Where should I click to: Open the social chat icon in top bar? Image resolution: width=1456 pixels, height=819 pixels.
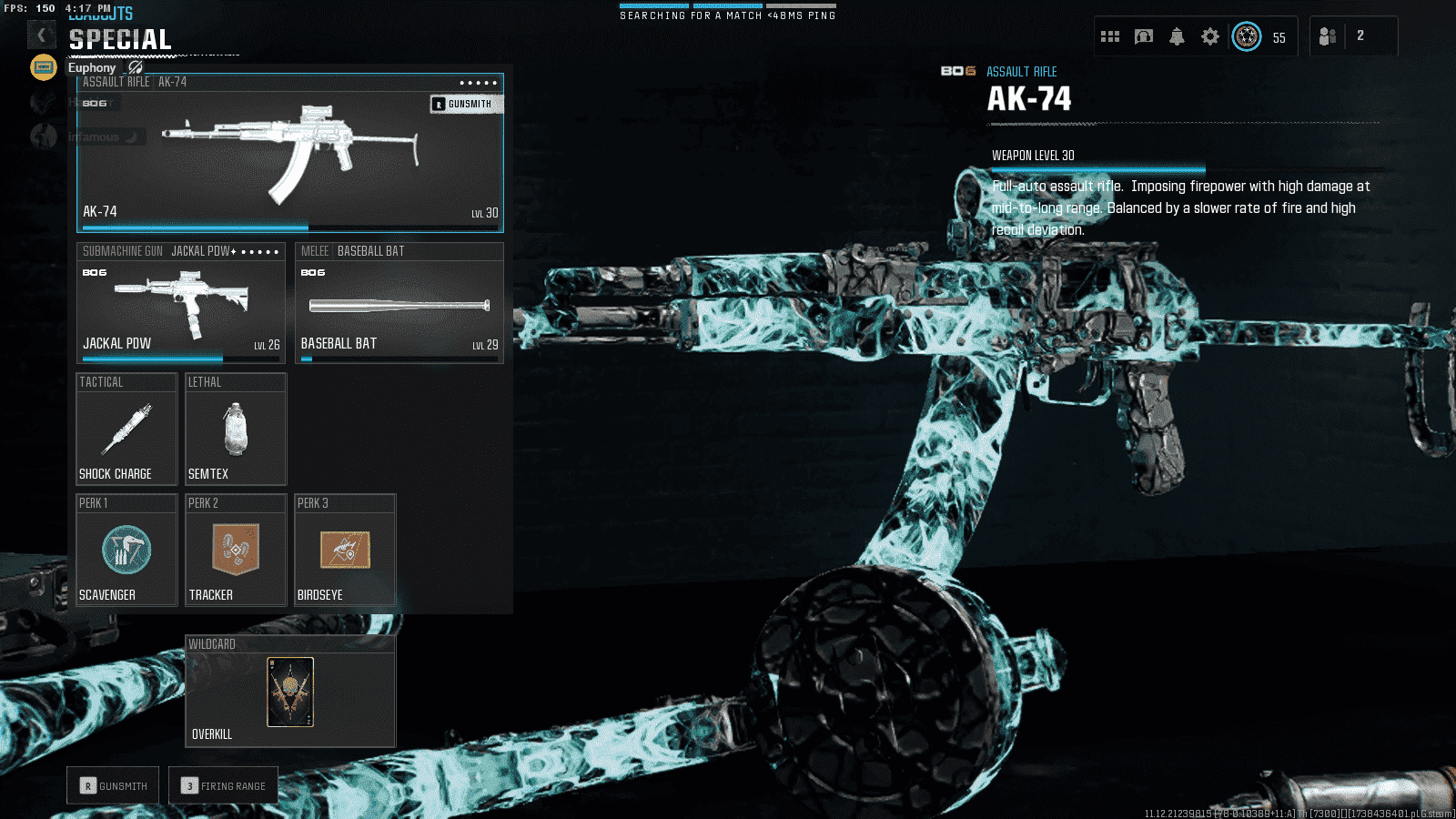[1143, 35]
